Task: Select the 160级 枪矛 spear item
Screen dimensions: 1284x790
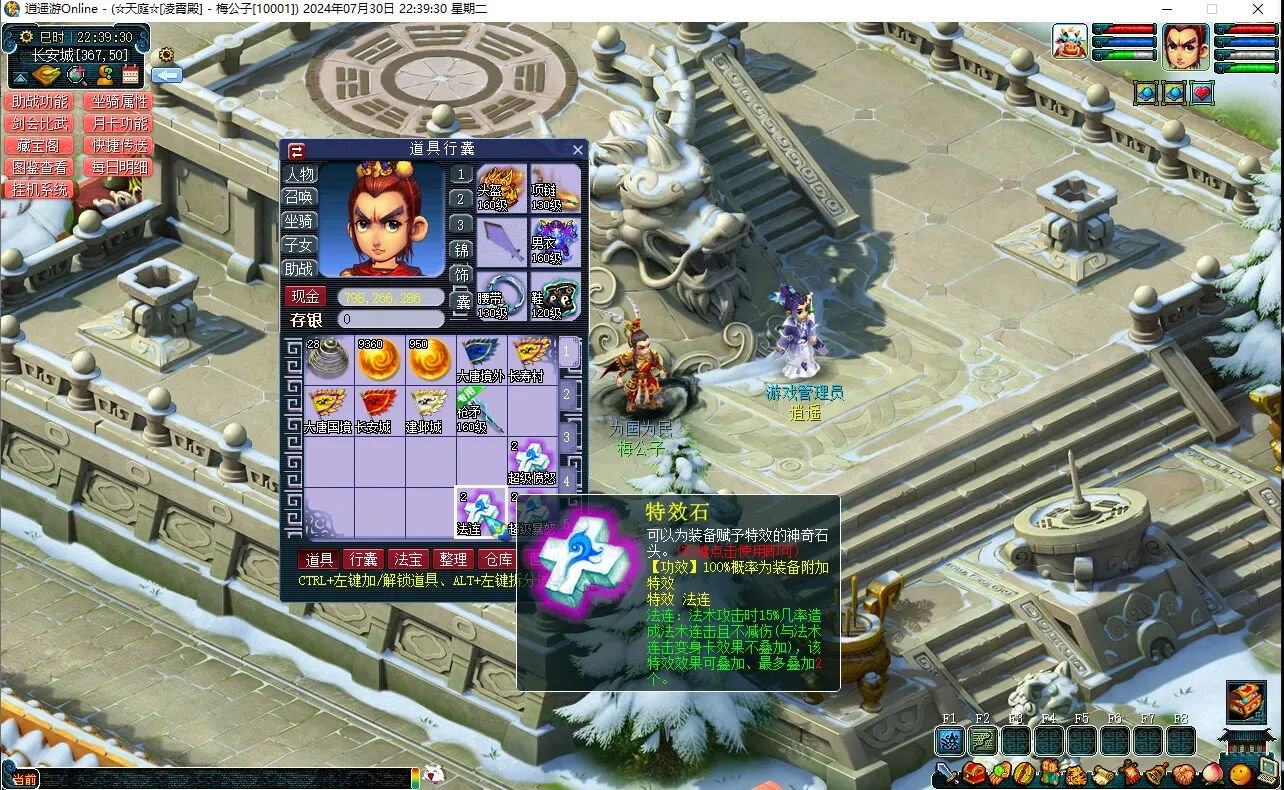Action: [x=480, y=410]
